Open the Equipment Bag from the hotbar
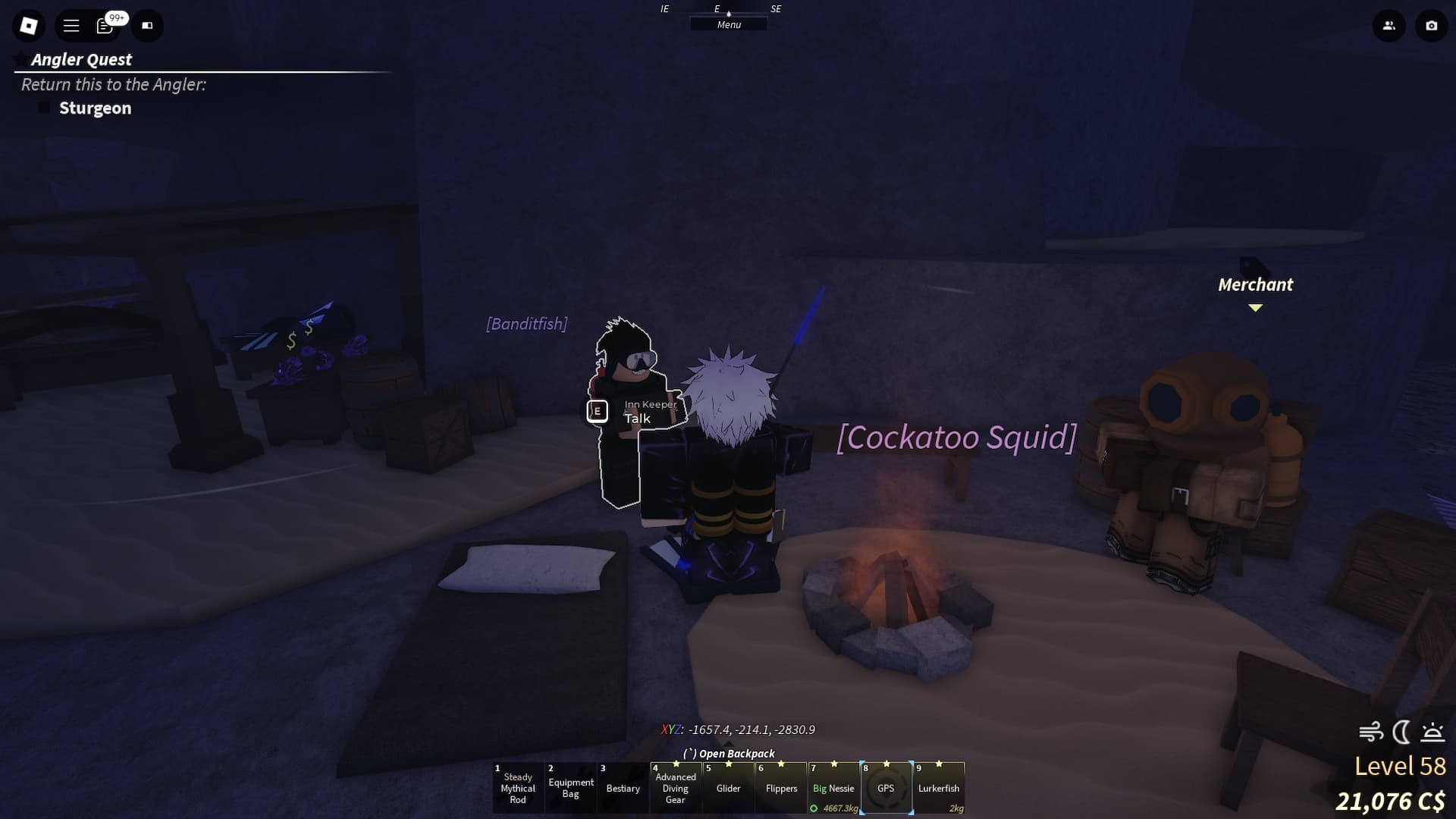The image size is (1456, 819). click(570, 787)
